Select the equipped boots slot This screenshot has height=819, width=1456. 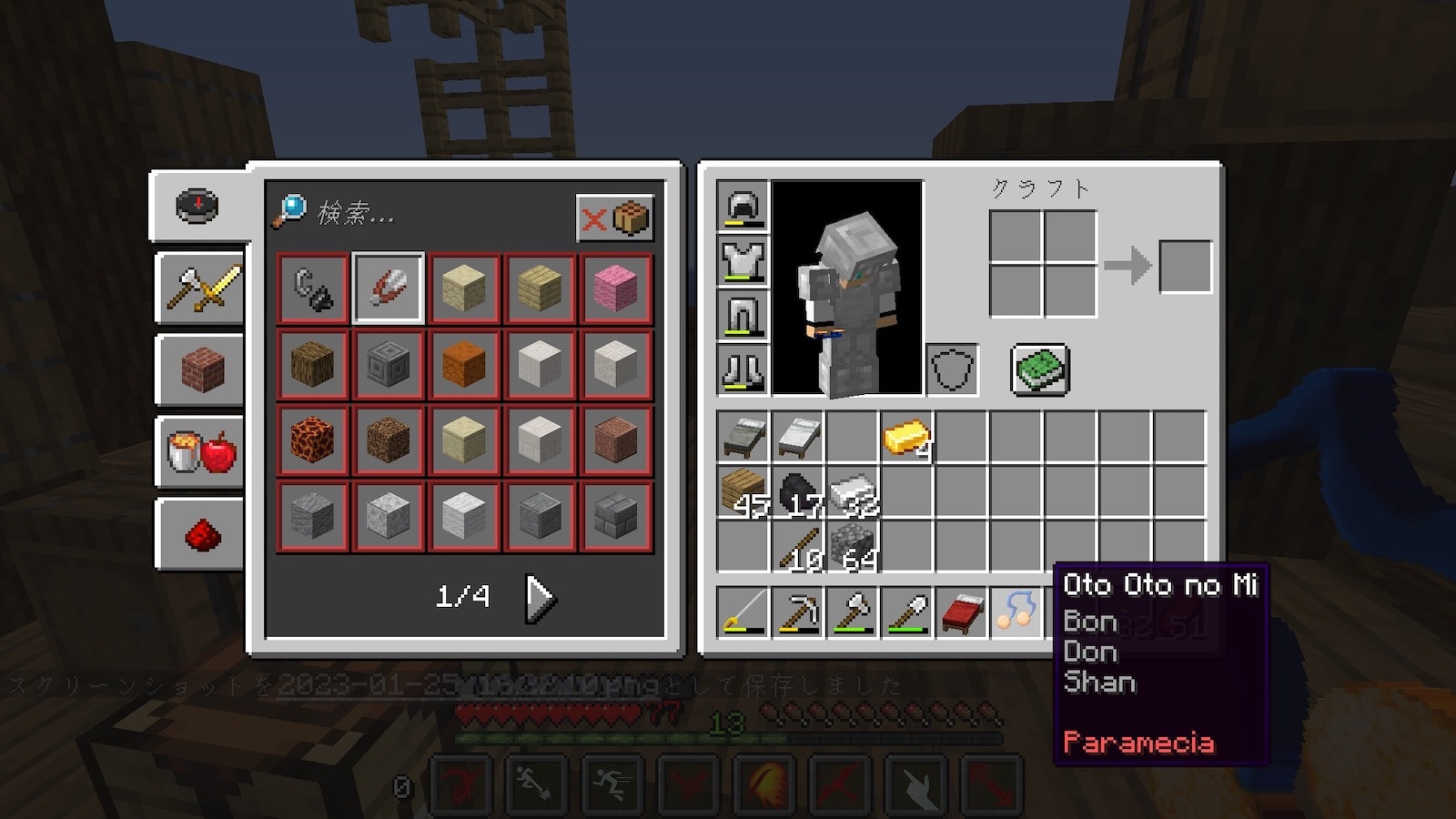pos(743,369)
